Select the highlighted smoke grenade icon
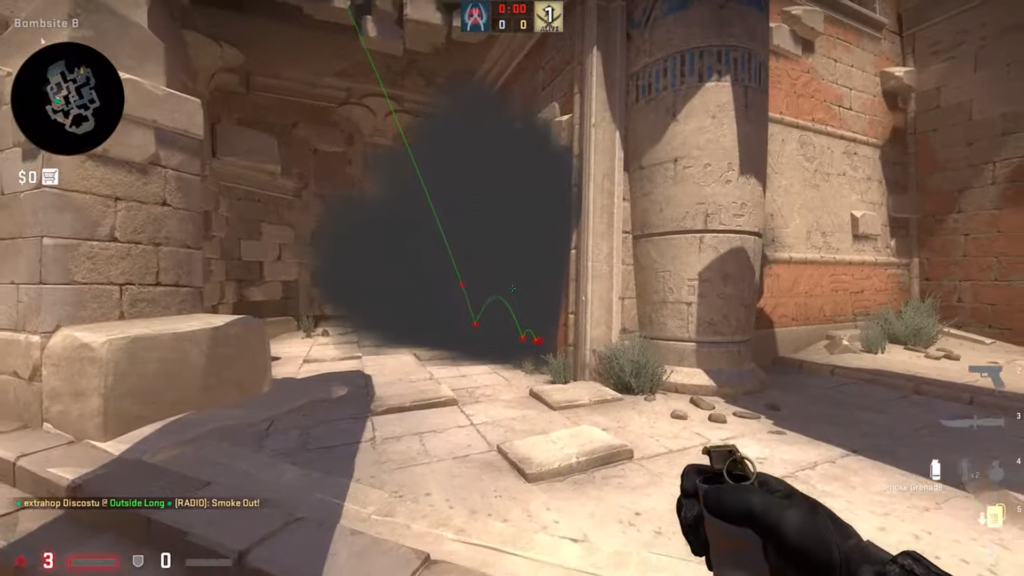Viewport: 1024px width, 576px height. pyautogui.click(x=936, y=470)
